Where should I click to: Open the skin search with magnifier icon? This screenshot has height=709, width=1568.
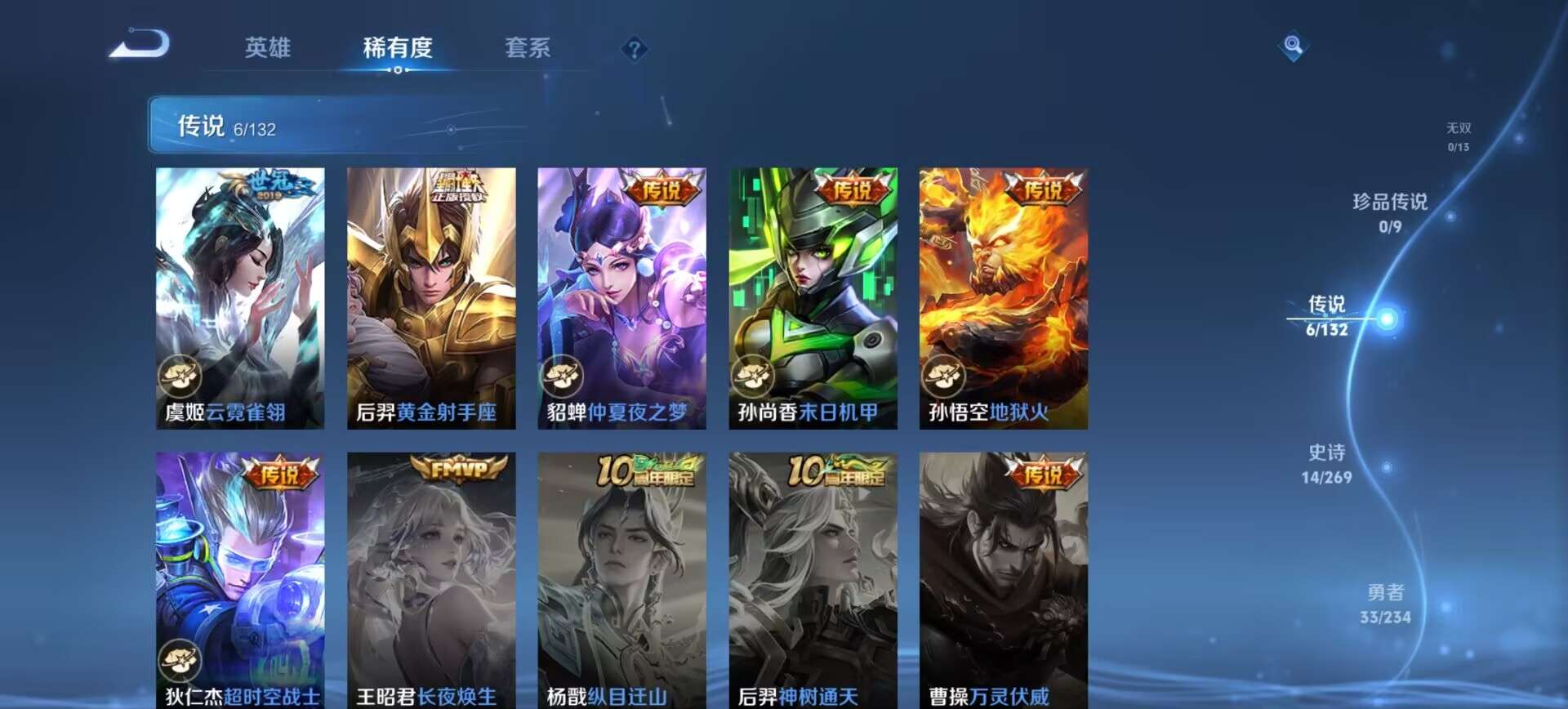tap(1292, 47)
